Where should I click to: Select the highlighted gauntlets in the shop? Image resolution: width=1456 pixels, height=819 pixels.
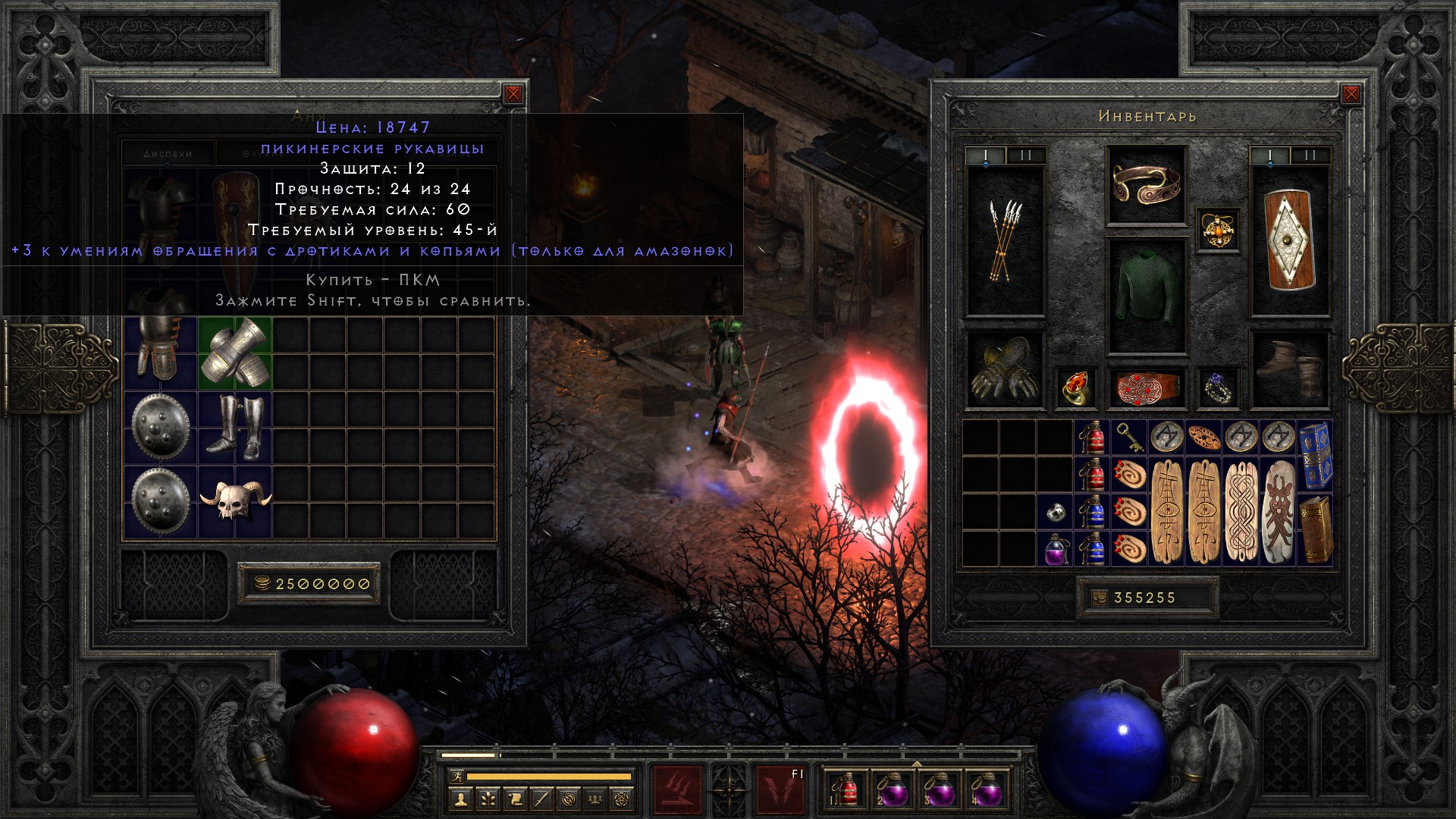click(x=235, y=353)
